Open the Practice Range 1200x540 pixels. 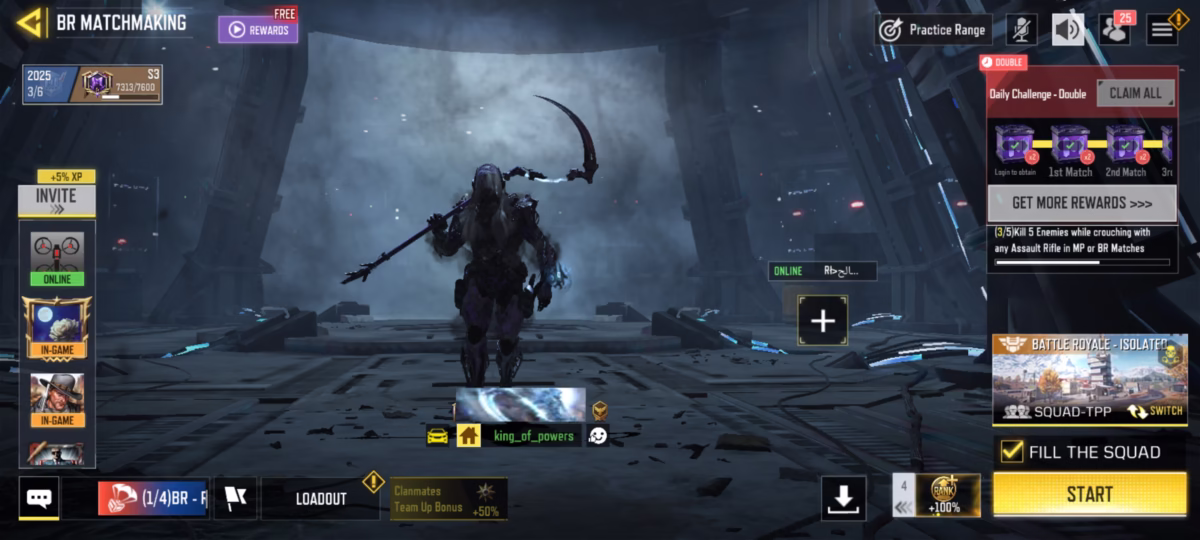tap(934, 30)
